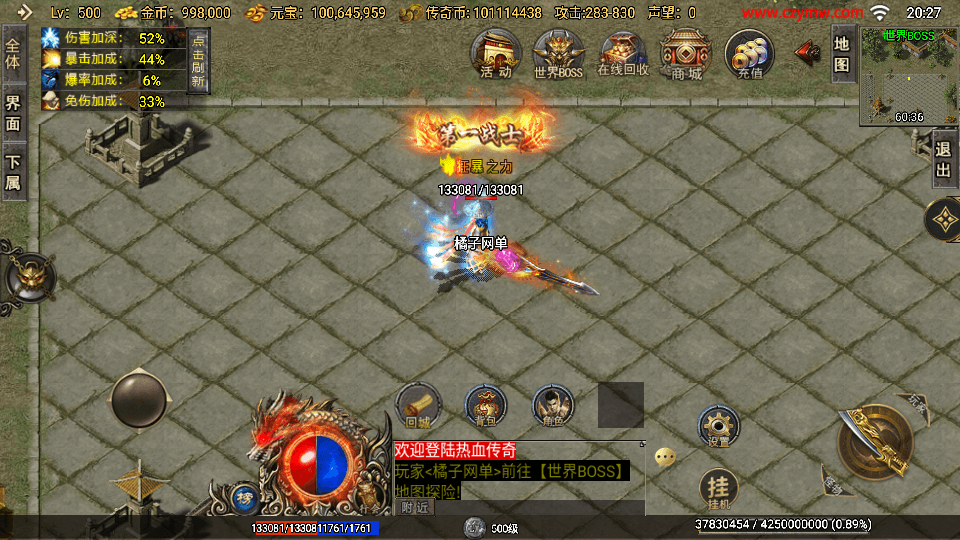Open the 充值 recharge screen

click(749, 54)
